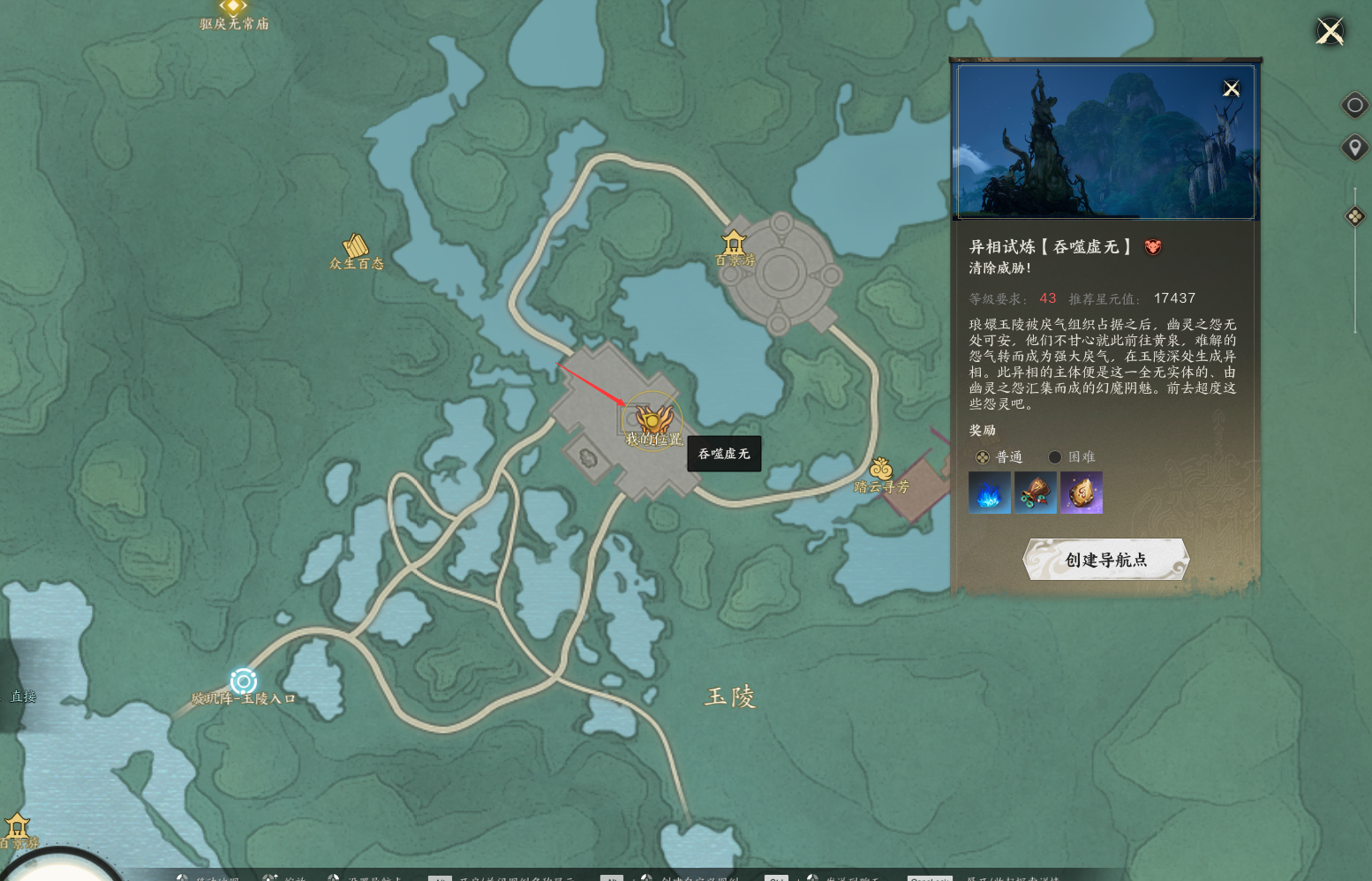This screenshot has width=1372, height=881.
Task: Click the circle icon map control button
Action: 1354,106
